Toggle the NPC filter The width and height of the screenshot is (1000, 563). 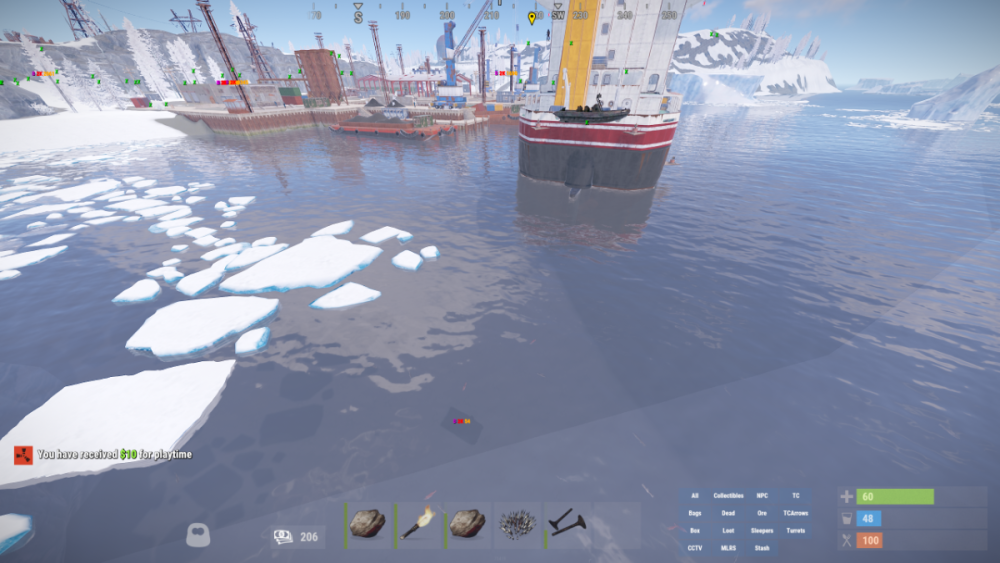(762, 496)
